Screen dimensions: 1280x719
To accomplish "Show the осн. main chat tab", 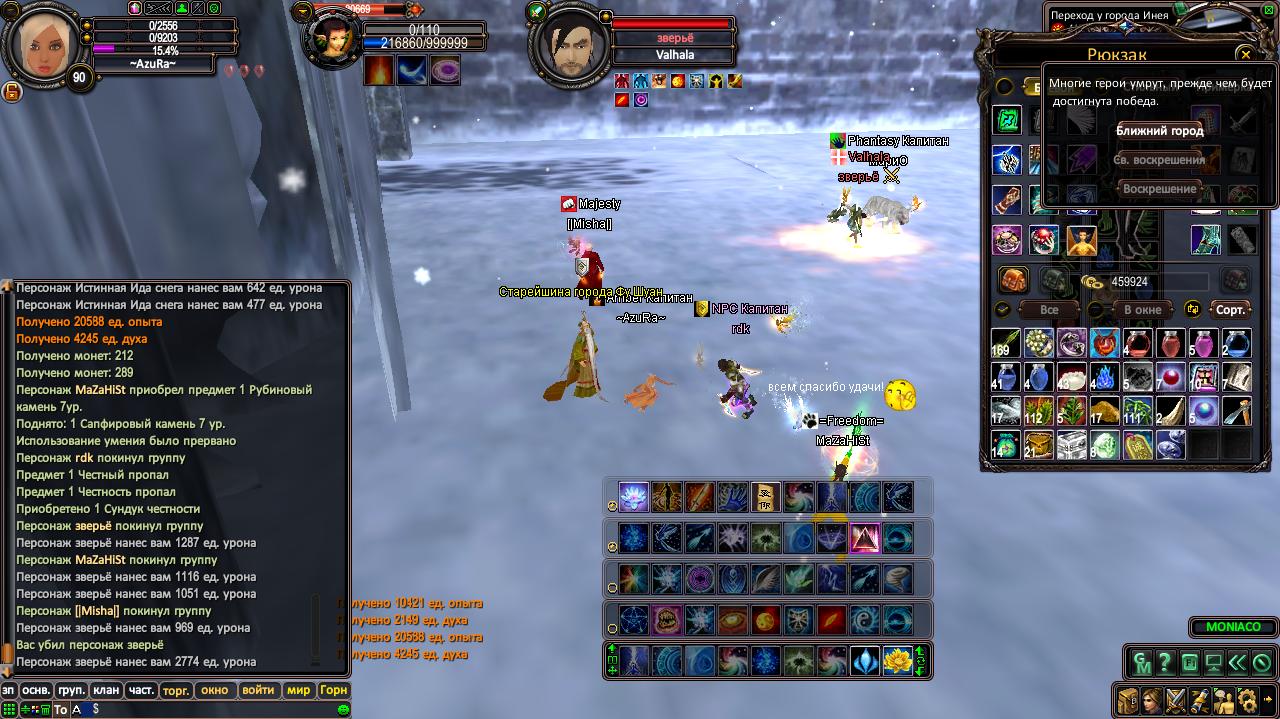I will point(37,690).
